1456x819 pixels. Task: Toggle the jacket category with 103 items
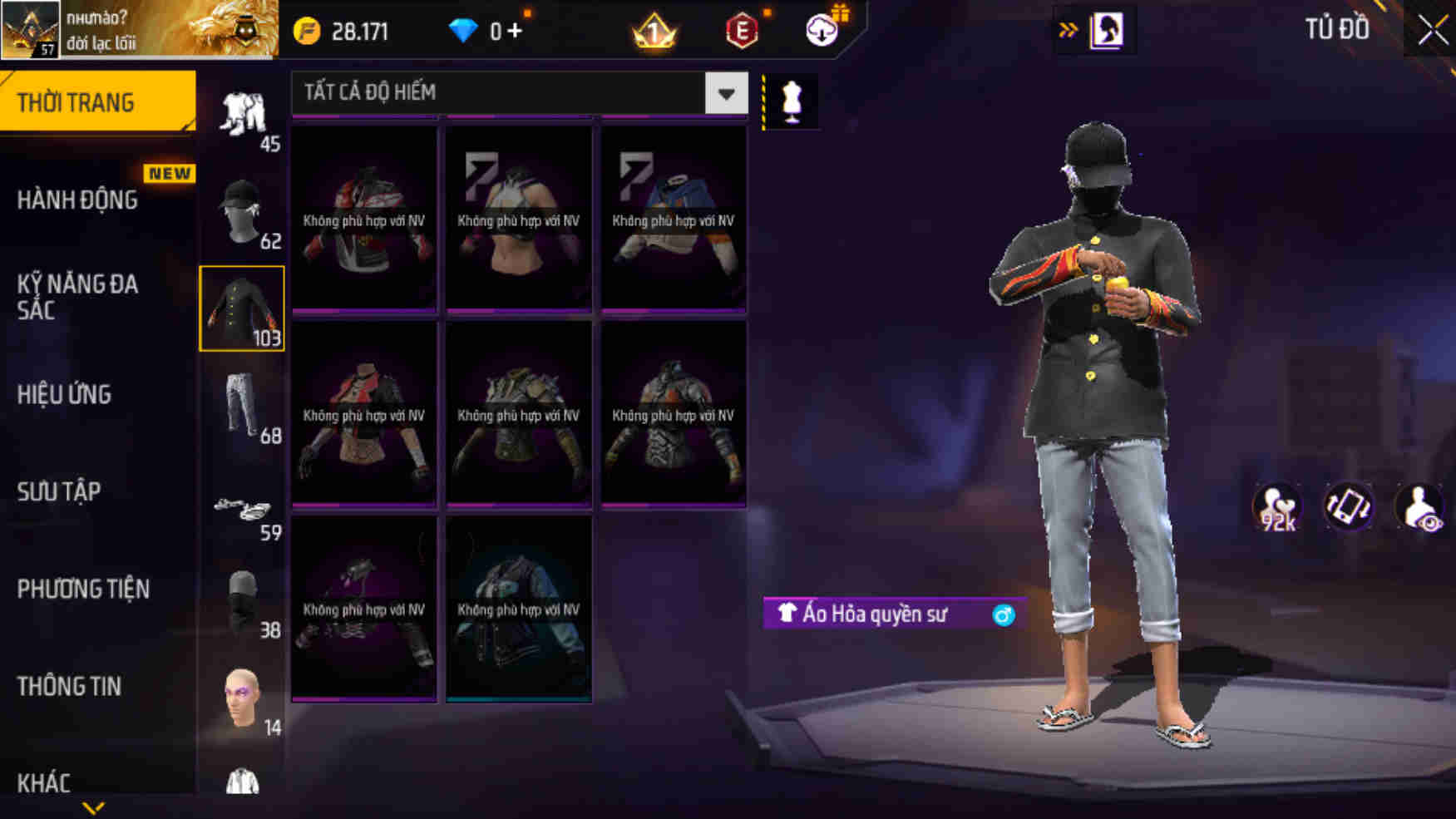coord(242,308)
